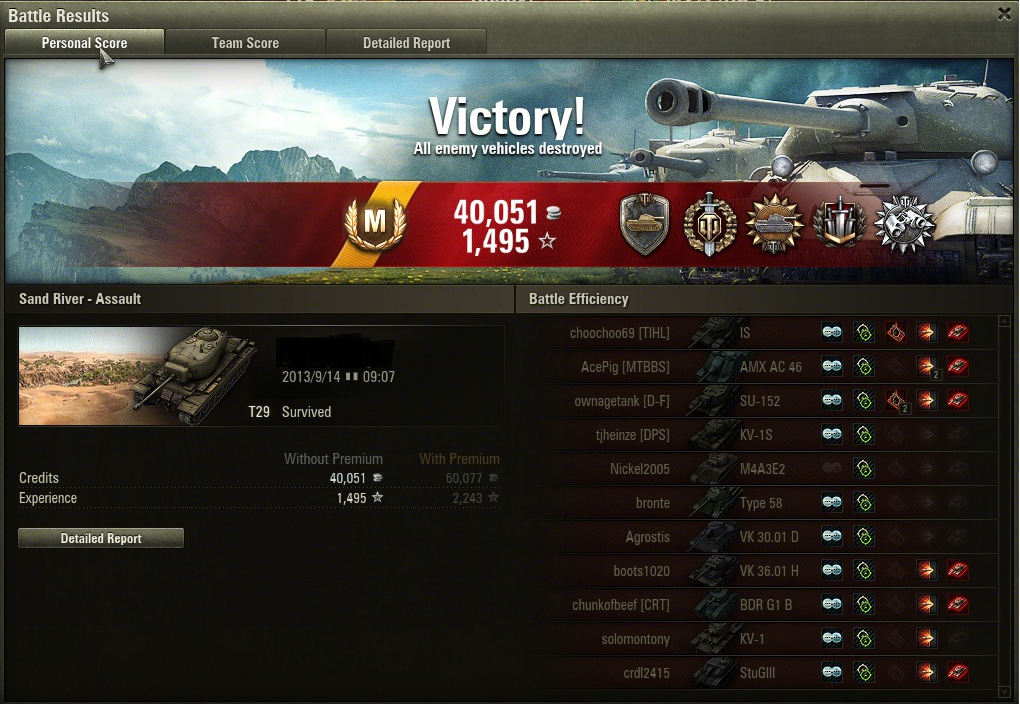Choose the ownagetank SU-152 row
This screenshot has width=1020, height=705.
[x=760, y=401]
